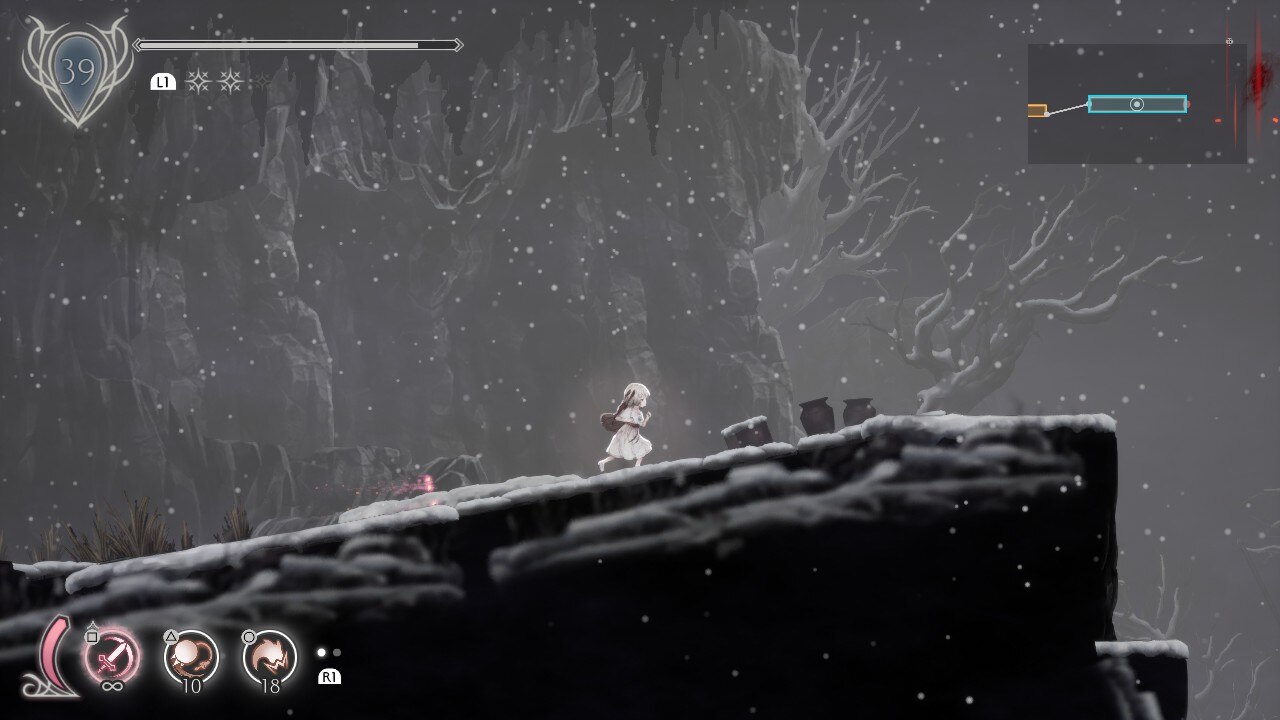This screenshot has height=720, width=1280.
Task: Select the cyan-outlined current room on the minimap
Action: [1137, 104]
